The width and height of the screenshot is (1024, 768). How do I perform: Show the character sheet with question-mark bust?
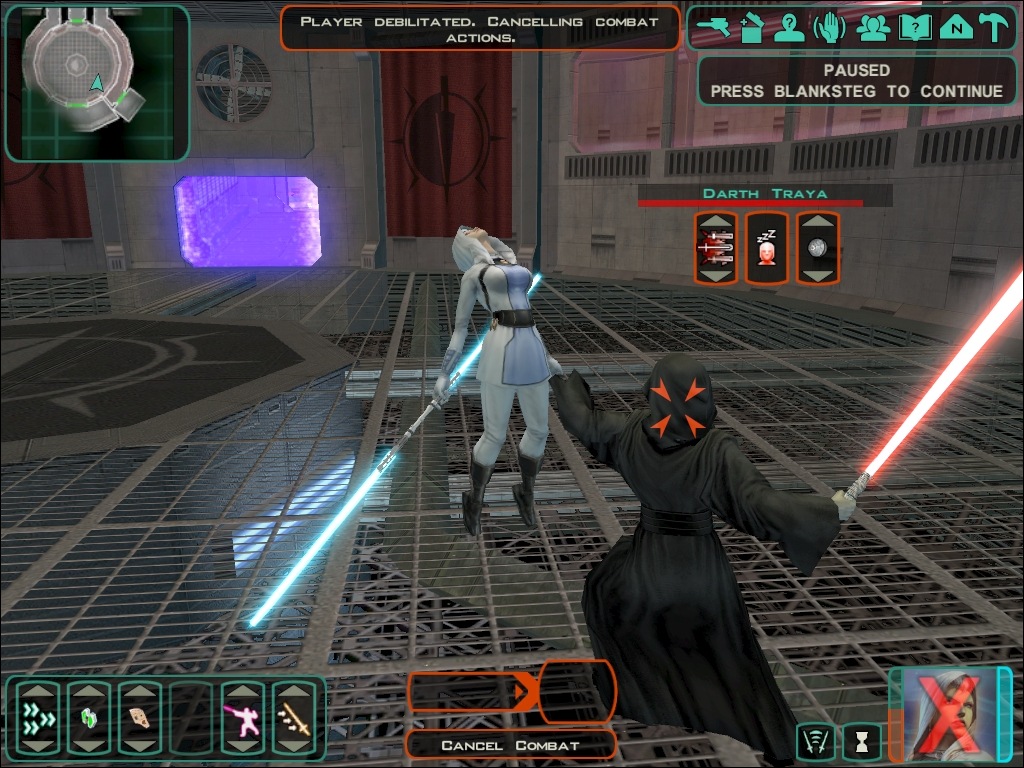pyautogui.click(x=789, y=28)
